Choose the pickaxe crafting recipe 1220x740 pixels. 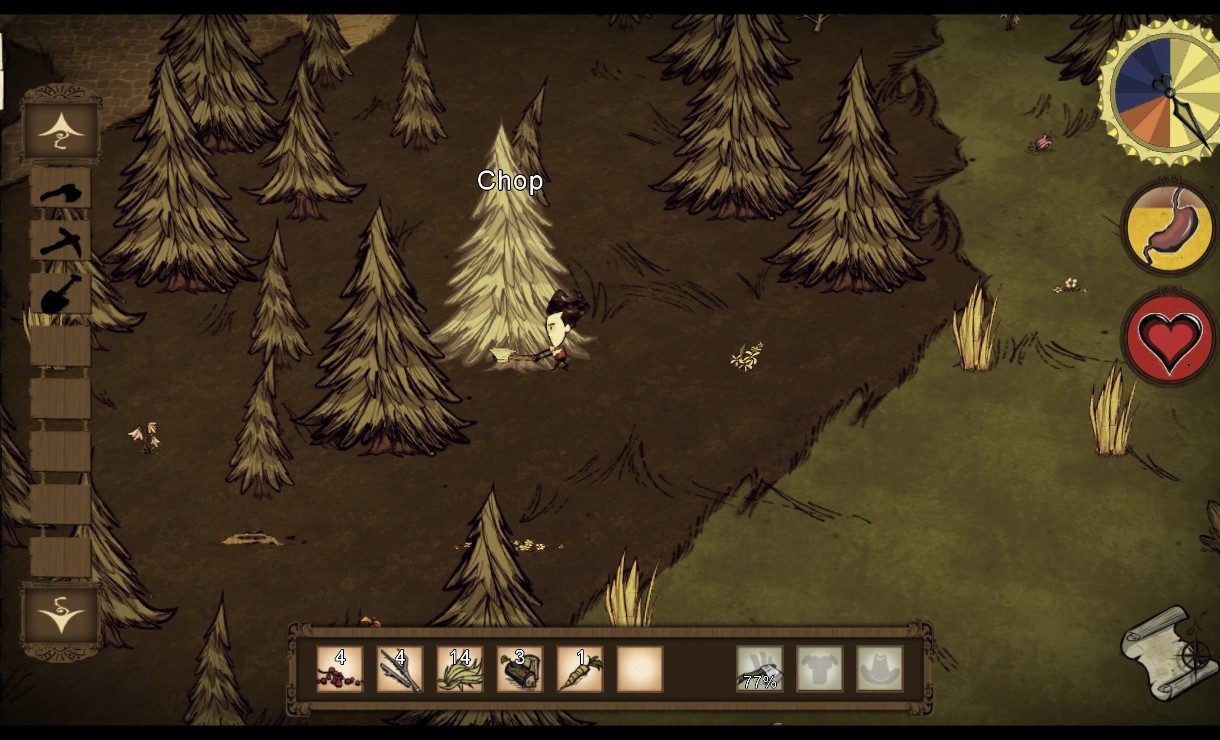(60, 241)
